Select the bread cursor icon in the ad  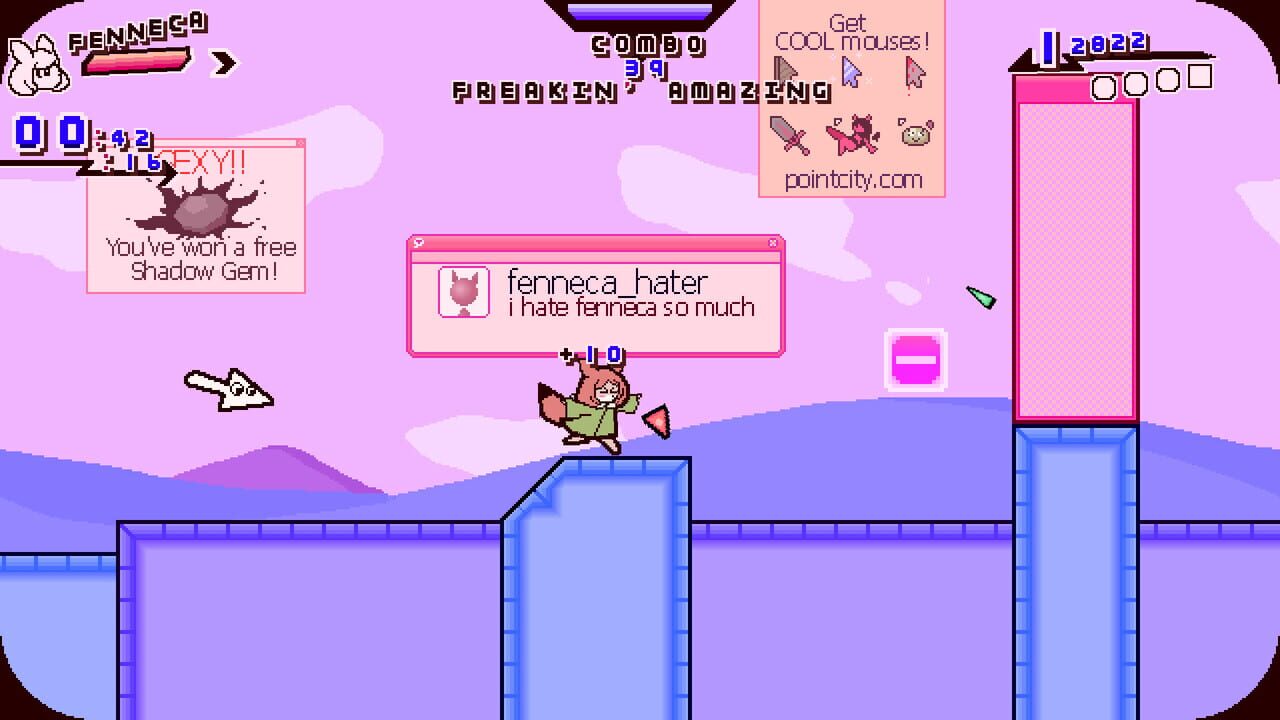pos(915,135)
